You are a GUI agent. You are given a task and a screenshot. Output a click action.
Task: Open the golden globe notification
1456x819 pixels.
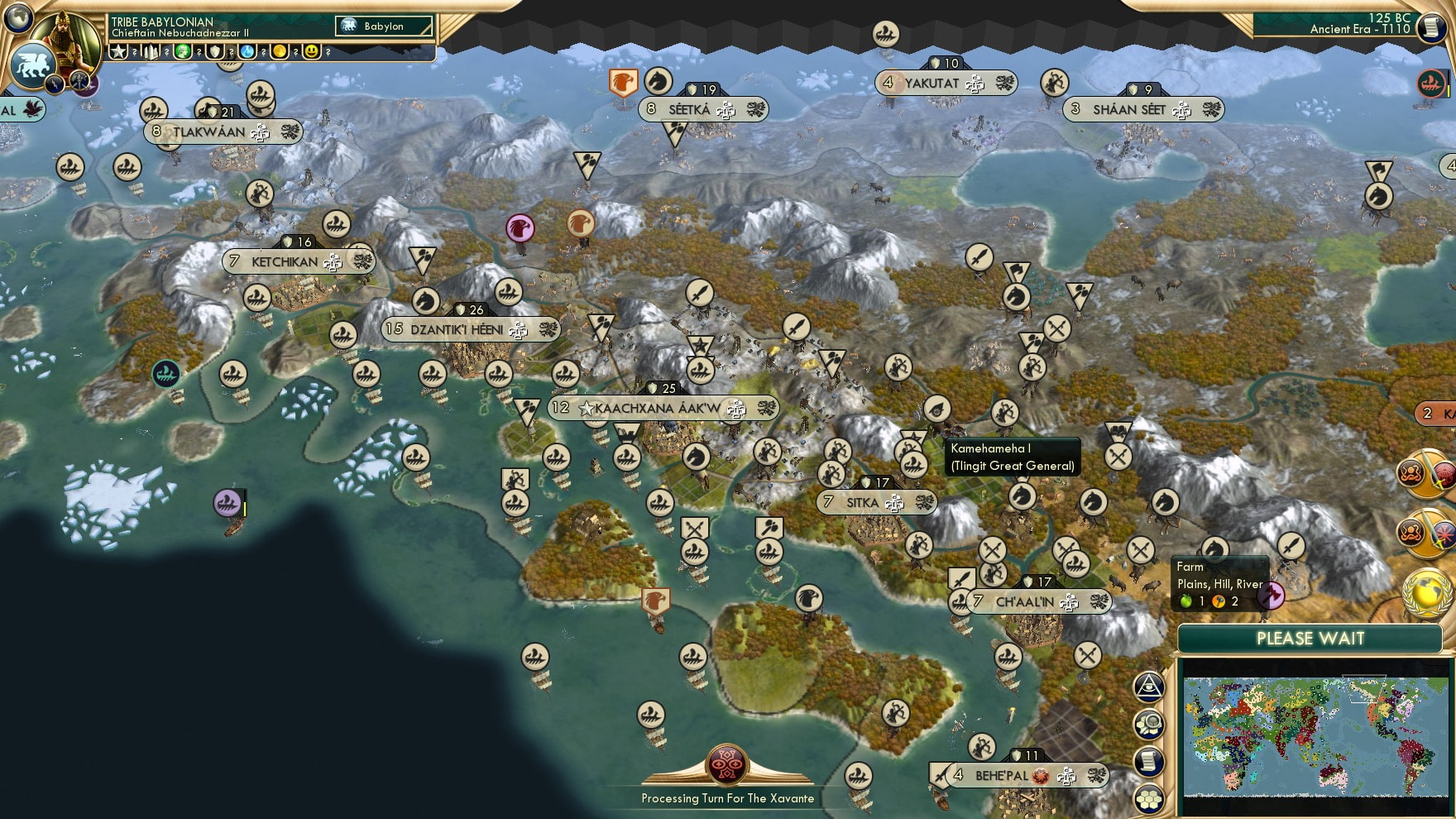1426,592
